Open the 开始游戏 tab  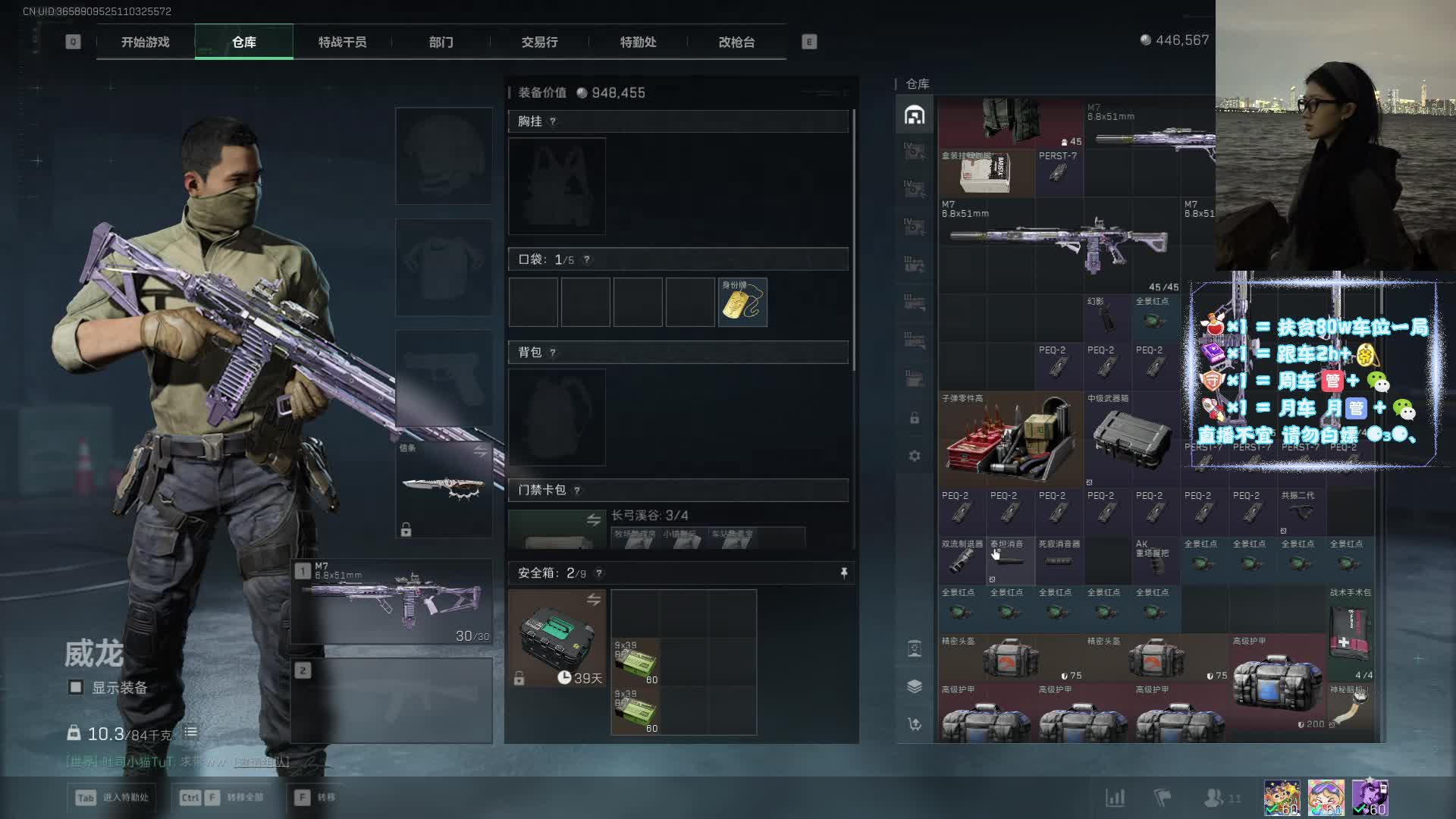pos(145,42)
